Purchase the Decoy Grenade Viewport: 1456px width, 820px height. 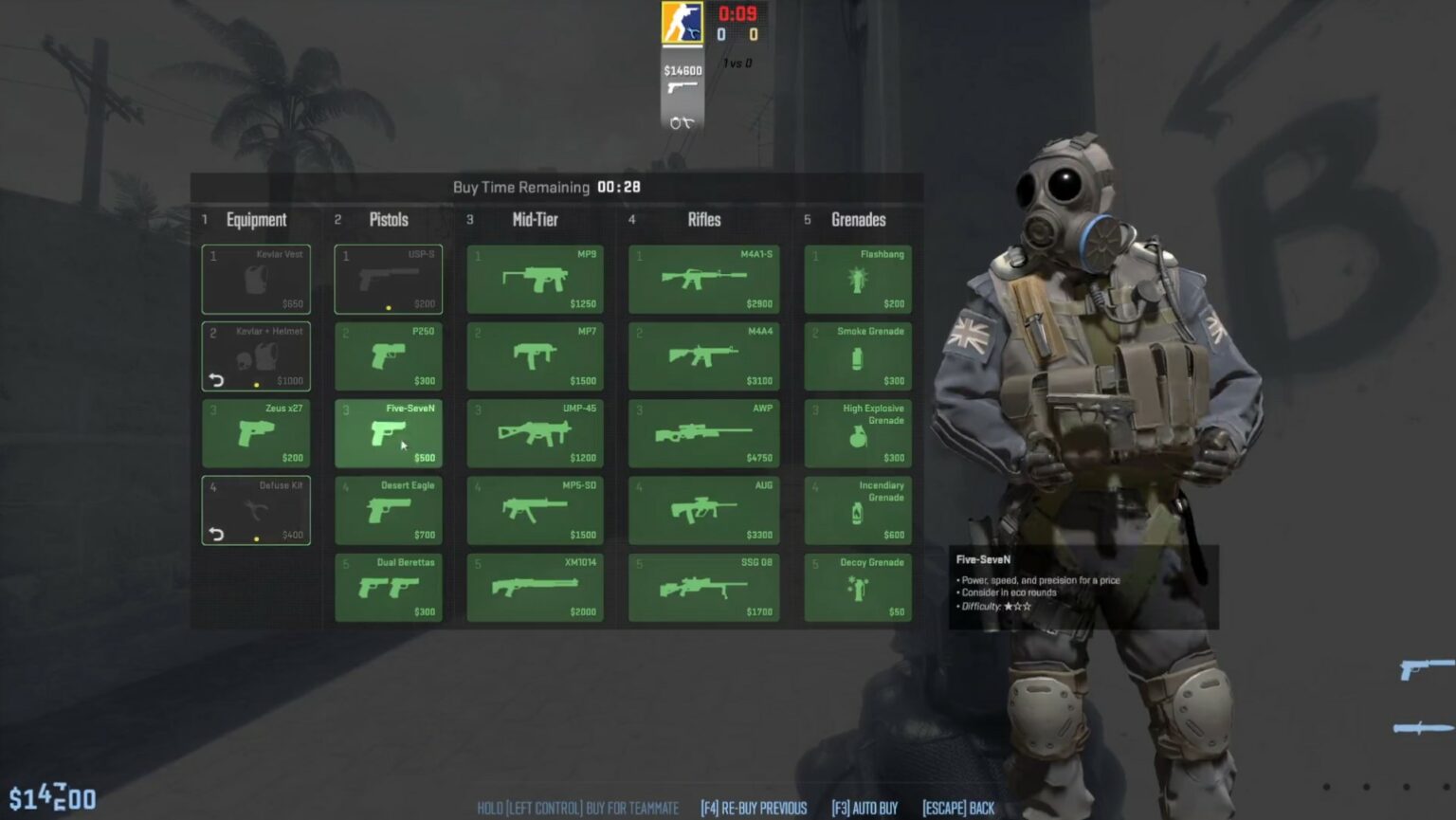pyautogui.click(x=858, y=587)
